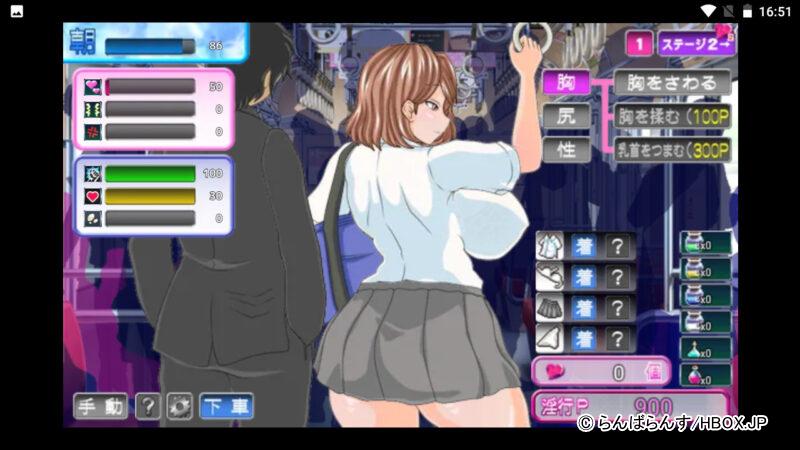Click the pink 個 icon beside the heart counter
The width and height of the screenshot is (800, 450).
pyautogui.click(x=654, y=372)
